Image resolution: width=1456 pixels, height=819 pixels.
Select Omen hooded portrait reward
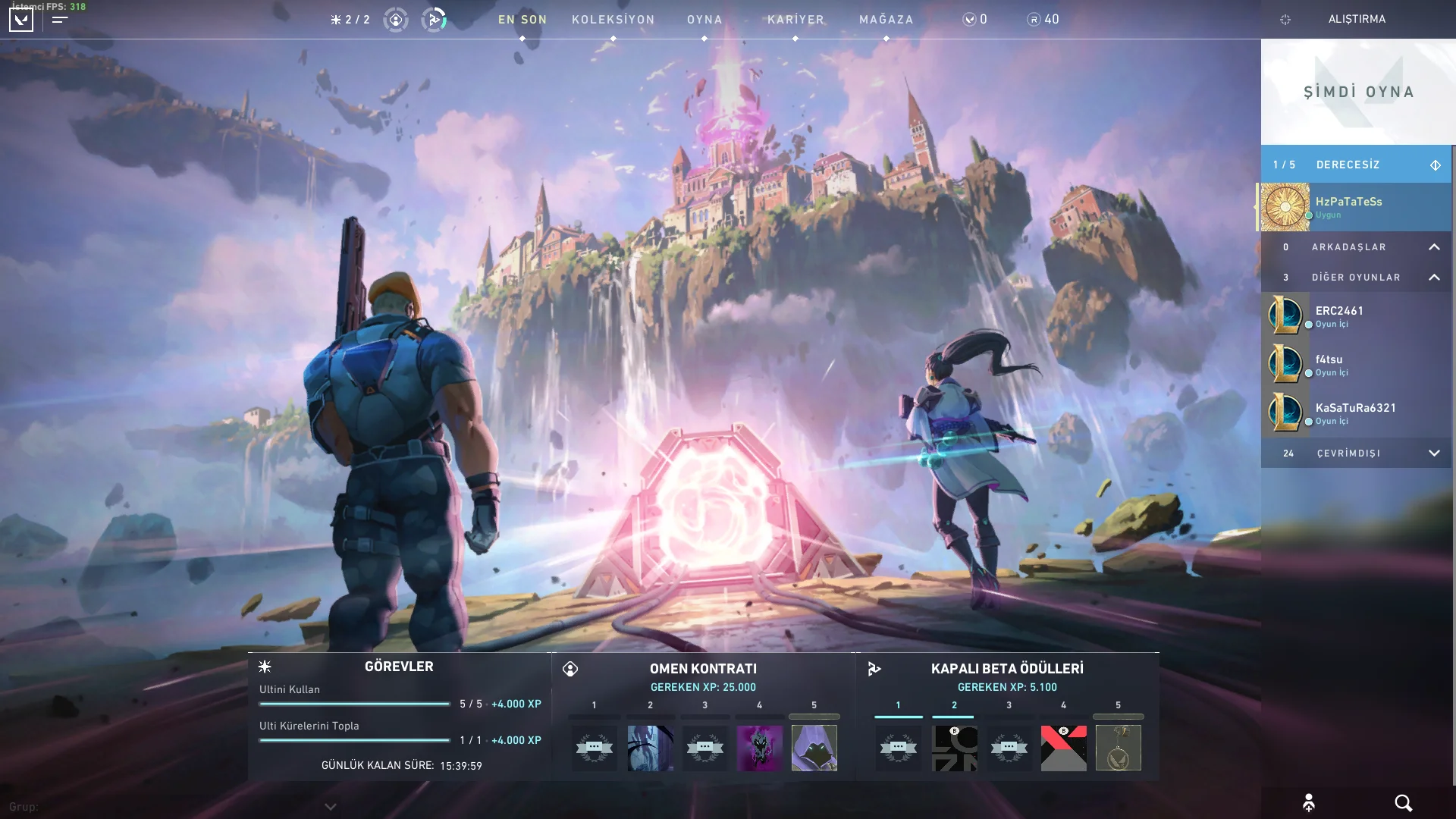[x=814, y=748]
